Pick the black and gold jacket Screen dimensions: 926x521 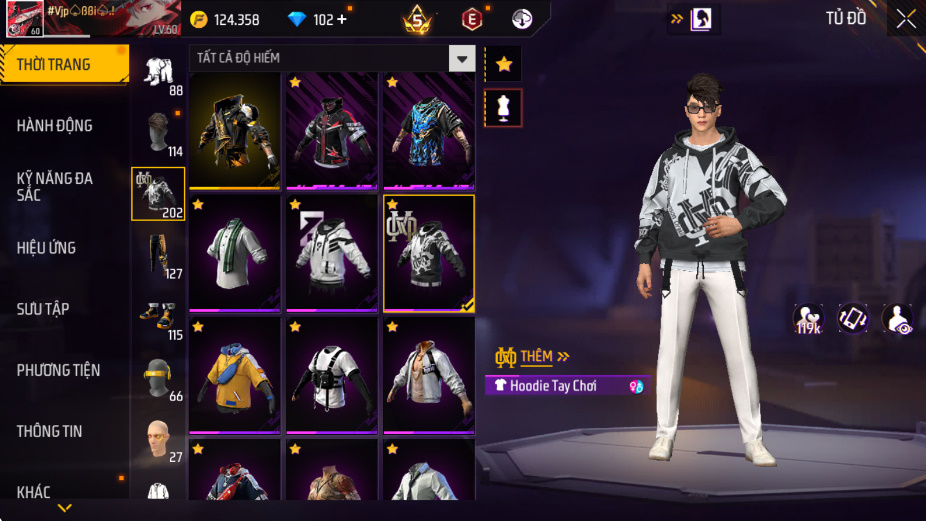(x=236, y=130)
